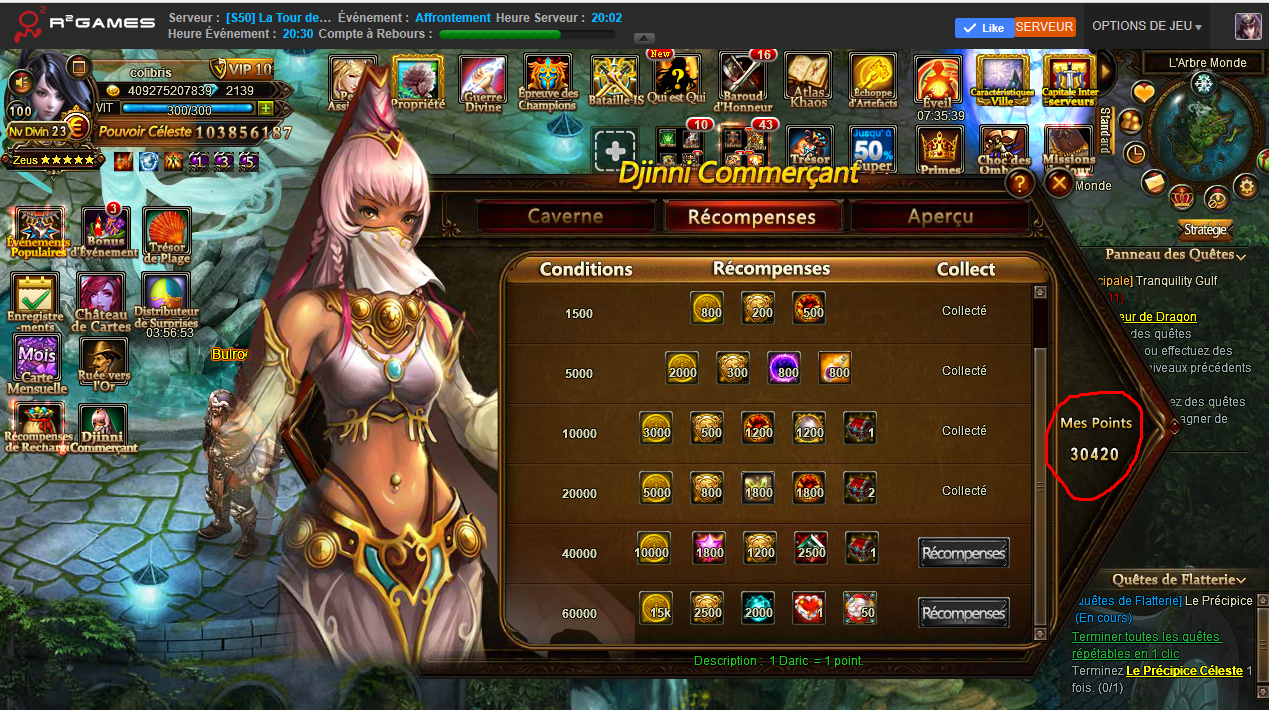Open Épreuve des Champions icon

(x=548, y=82)
